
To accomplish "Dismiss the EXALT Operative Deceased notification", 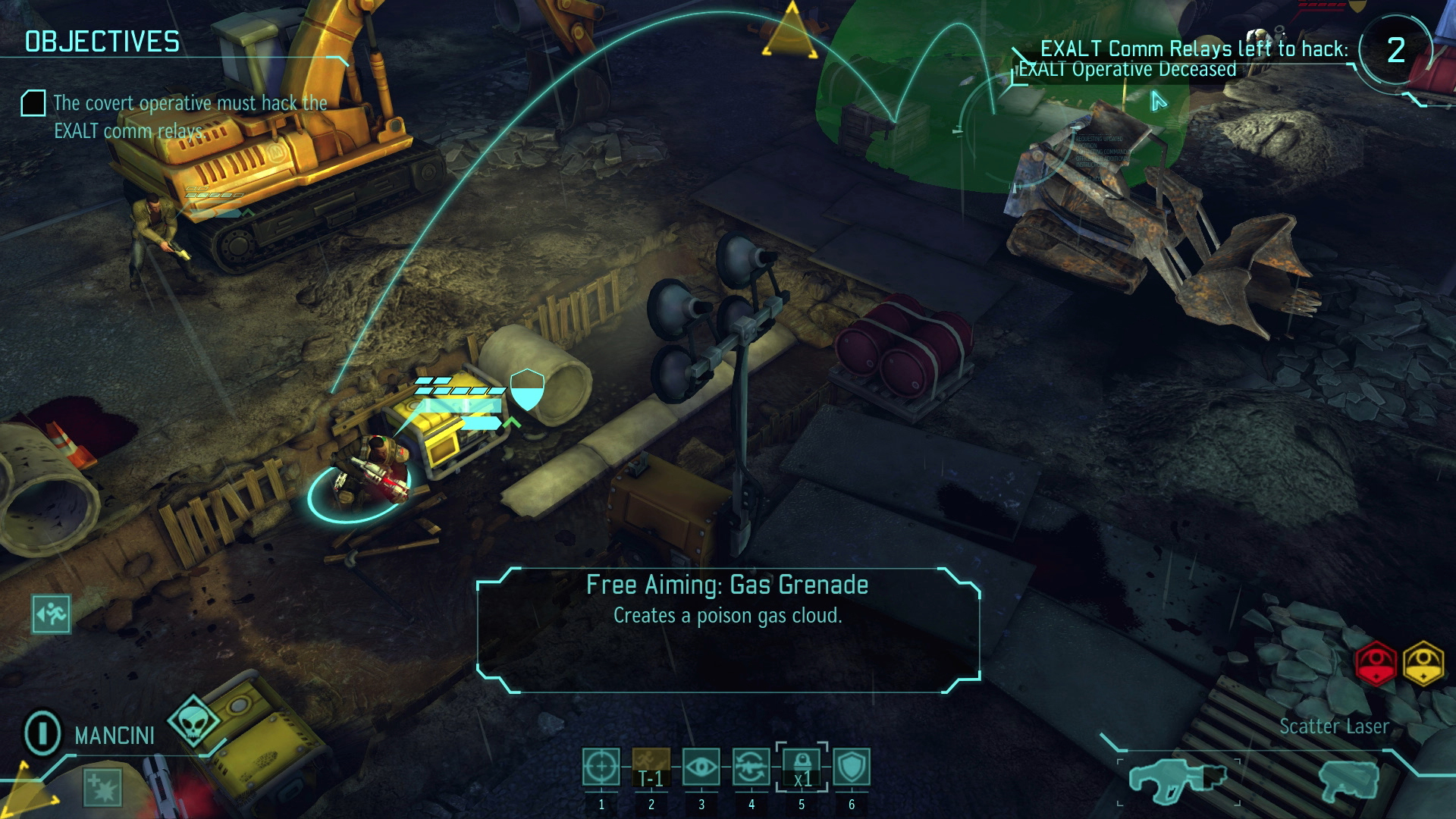I will click(x=1126, y=68).
